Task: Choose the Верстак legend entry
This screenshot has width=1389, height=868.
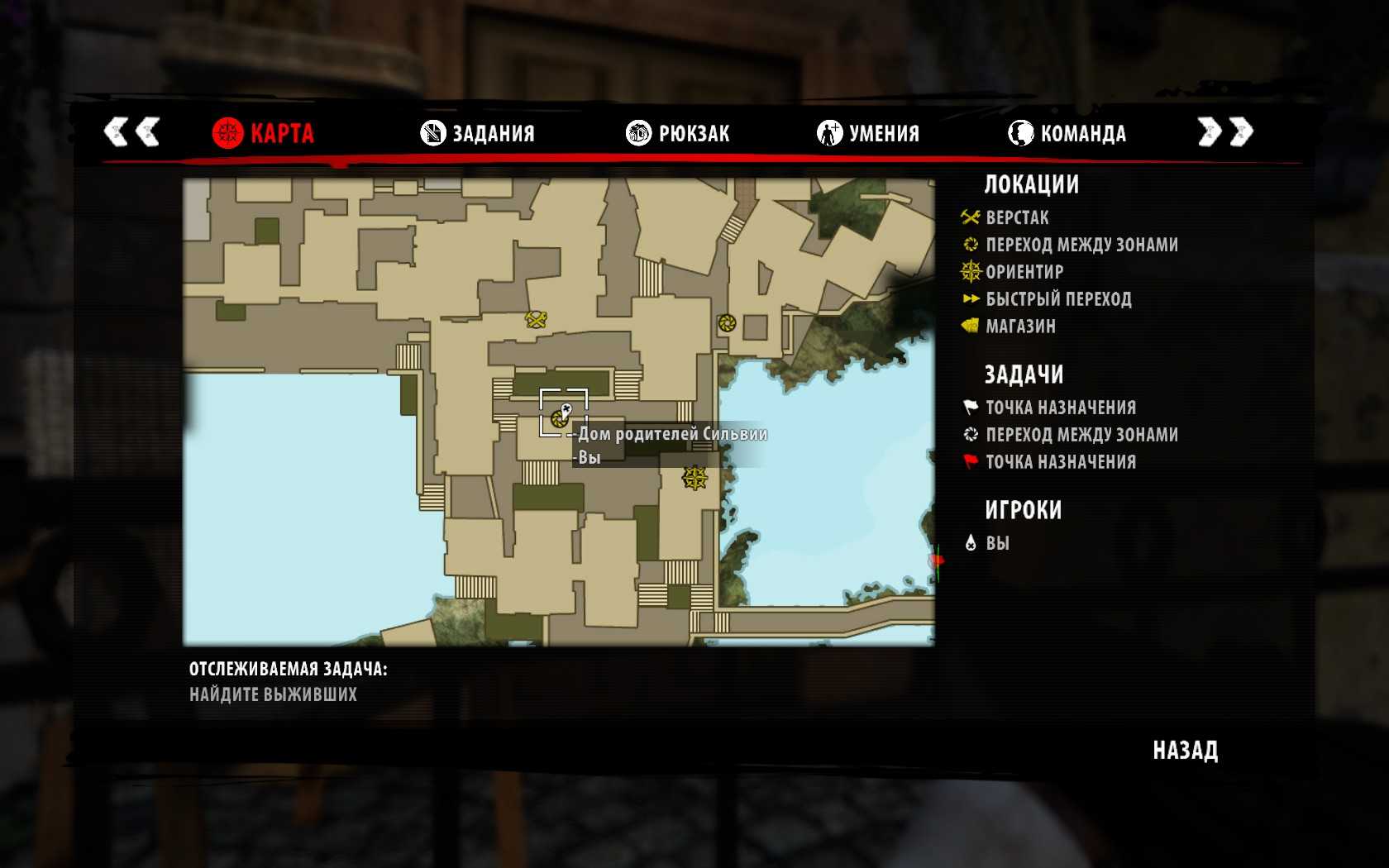Action: 1016,218
